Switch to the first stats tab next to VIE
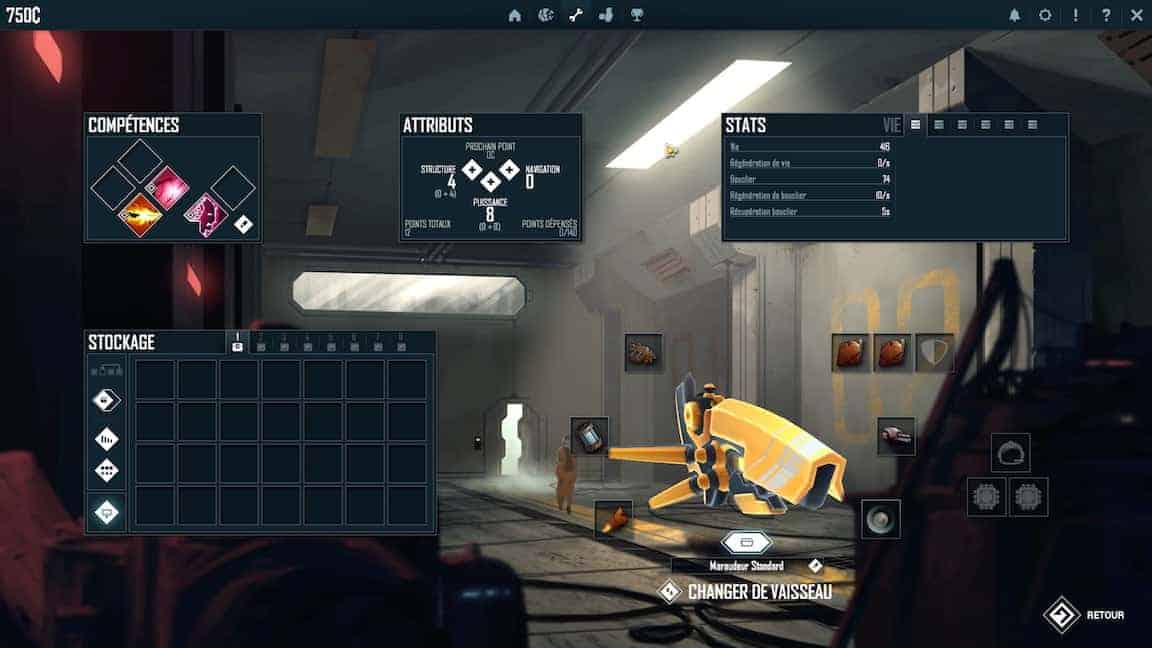Viewport: 1152px width, 648px height. click(915, 125)
